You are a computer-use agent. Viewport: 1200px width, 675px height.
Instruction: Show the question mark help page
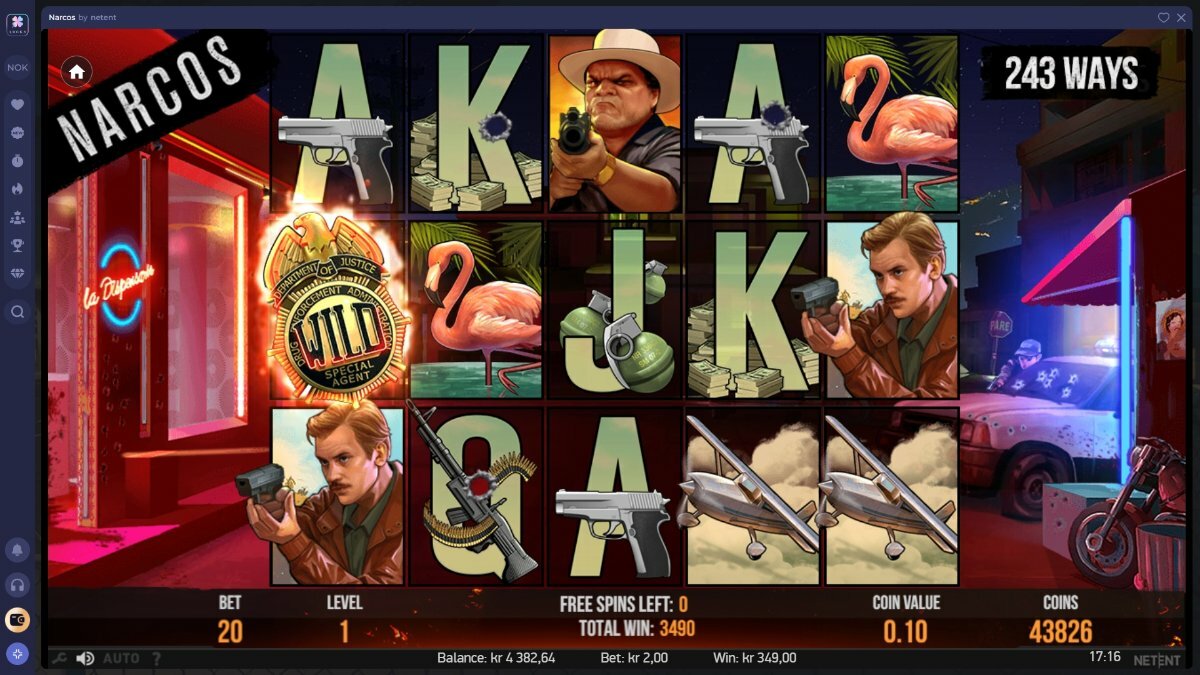tap(156, 658)
